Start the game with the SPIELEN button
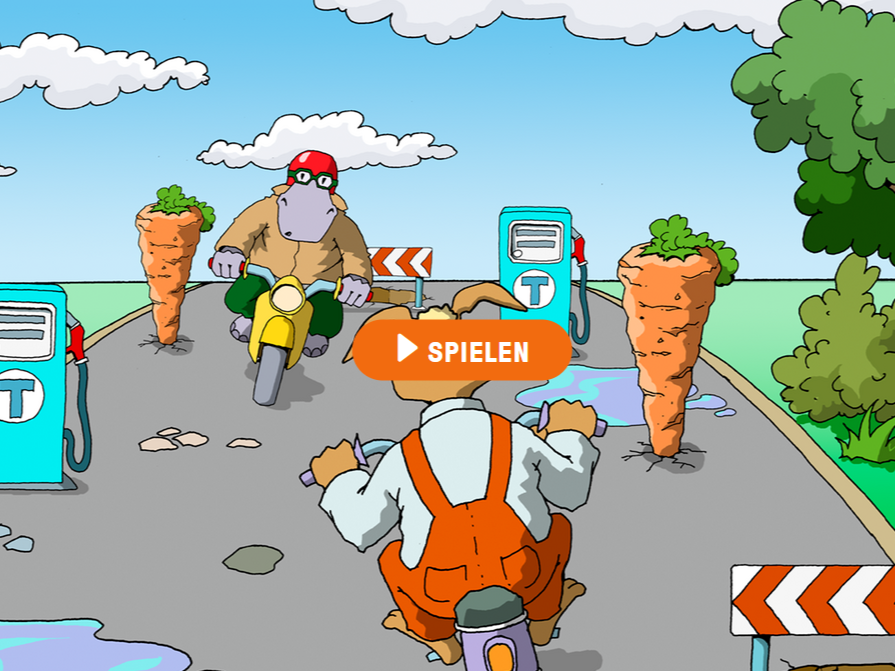 coord(462,350)
